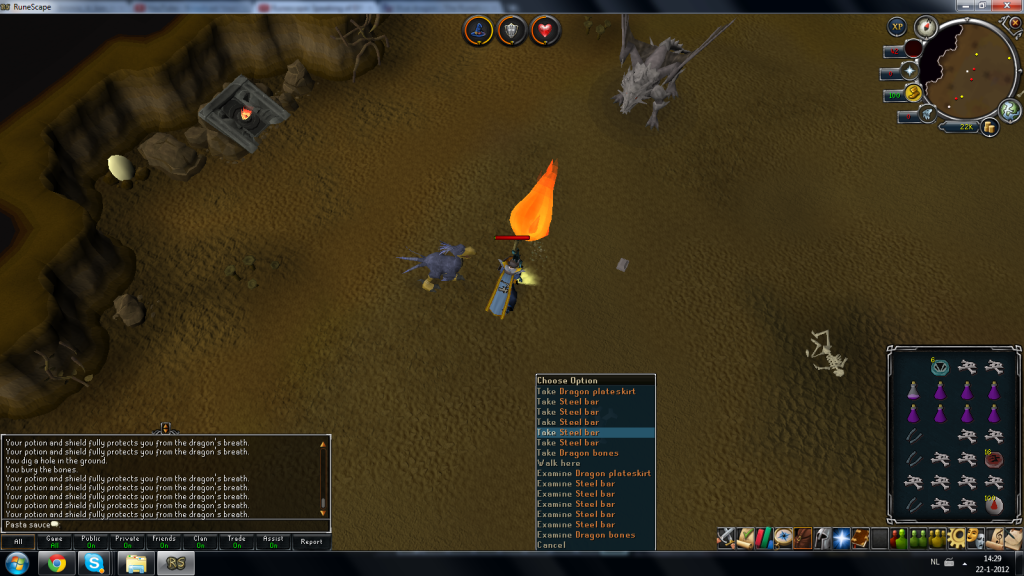Report a player via Report button
Screen dimensions: 1024x576
[x=311, y=542]
